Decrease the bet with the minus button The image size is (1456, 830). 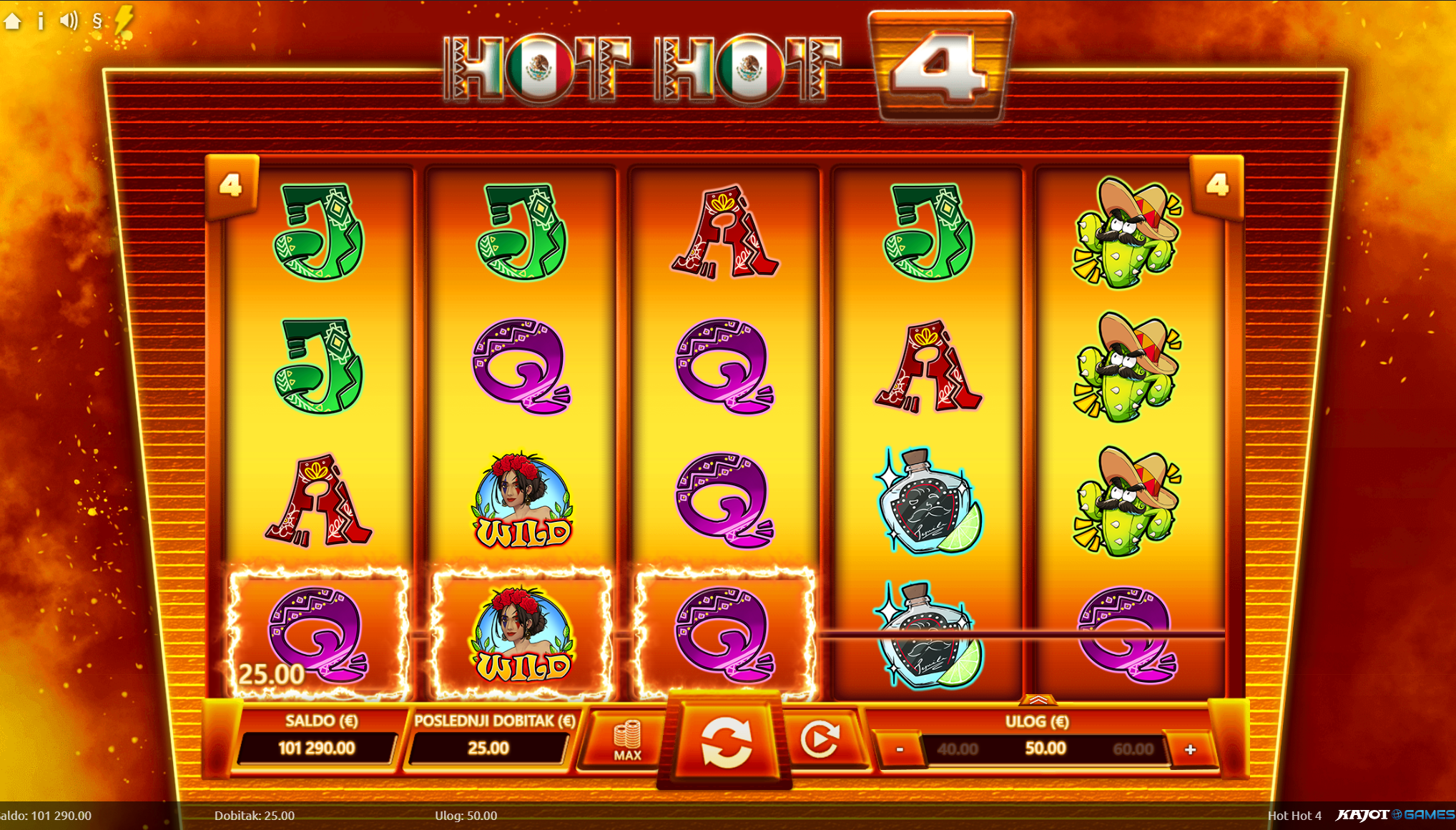(x=900, y=749)
